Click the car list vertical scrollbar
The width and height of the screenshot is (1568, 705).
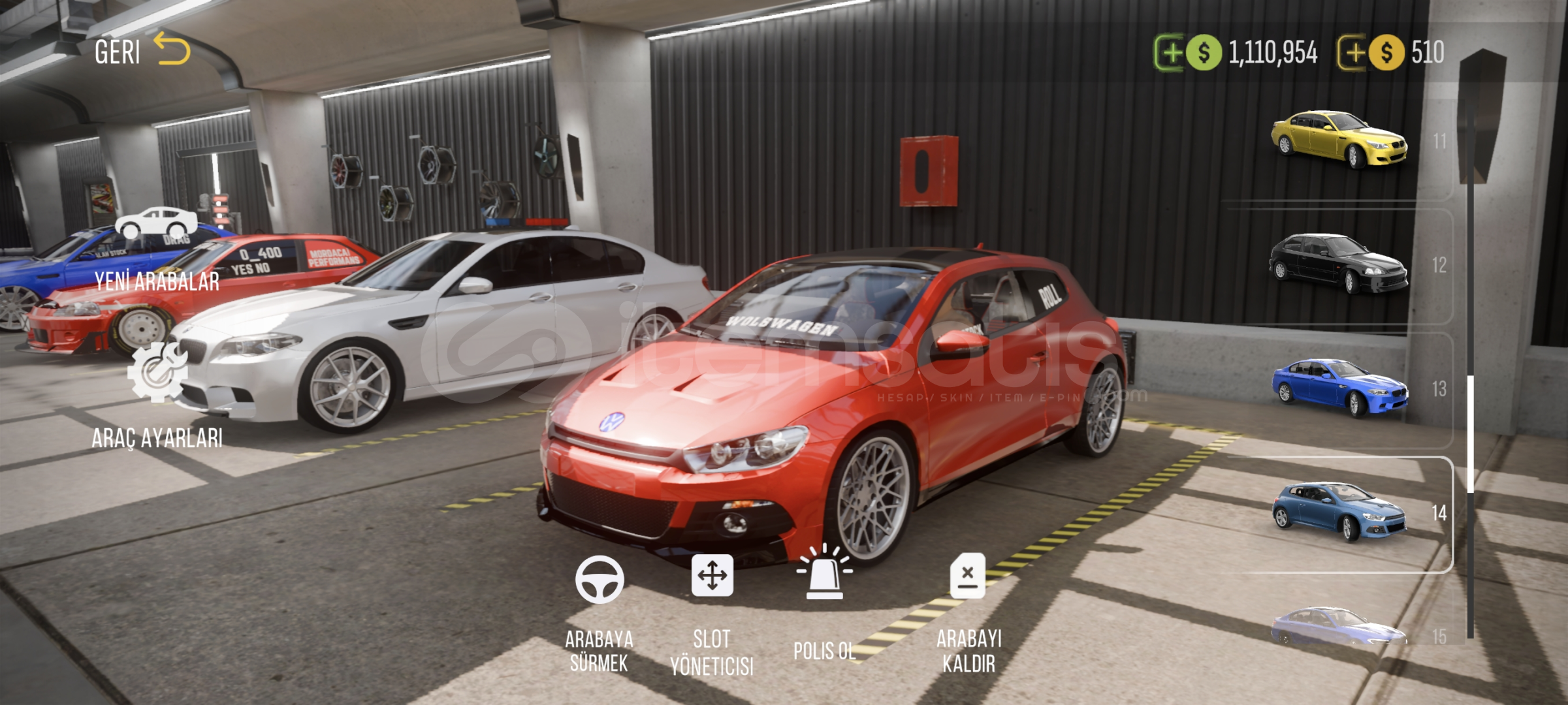1470,433
